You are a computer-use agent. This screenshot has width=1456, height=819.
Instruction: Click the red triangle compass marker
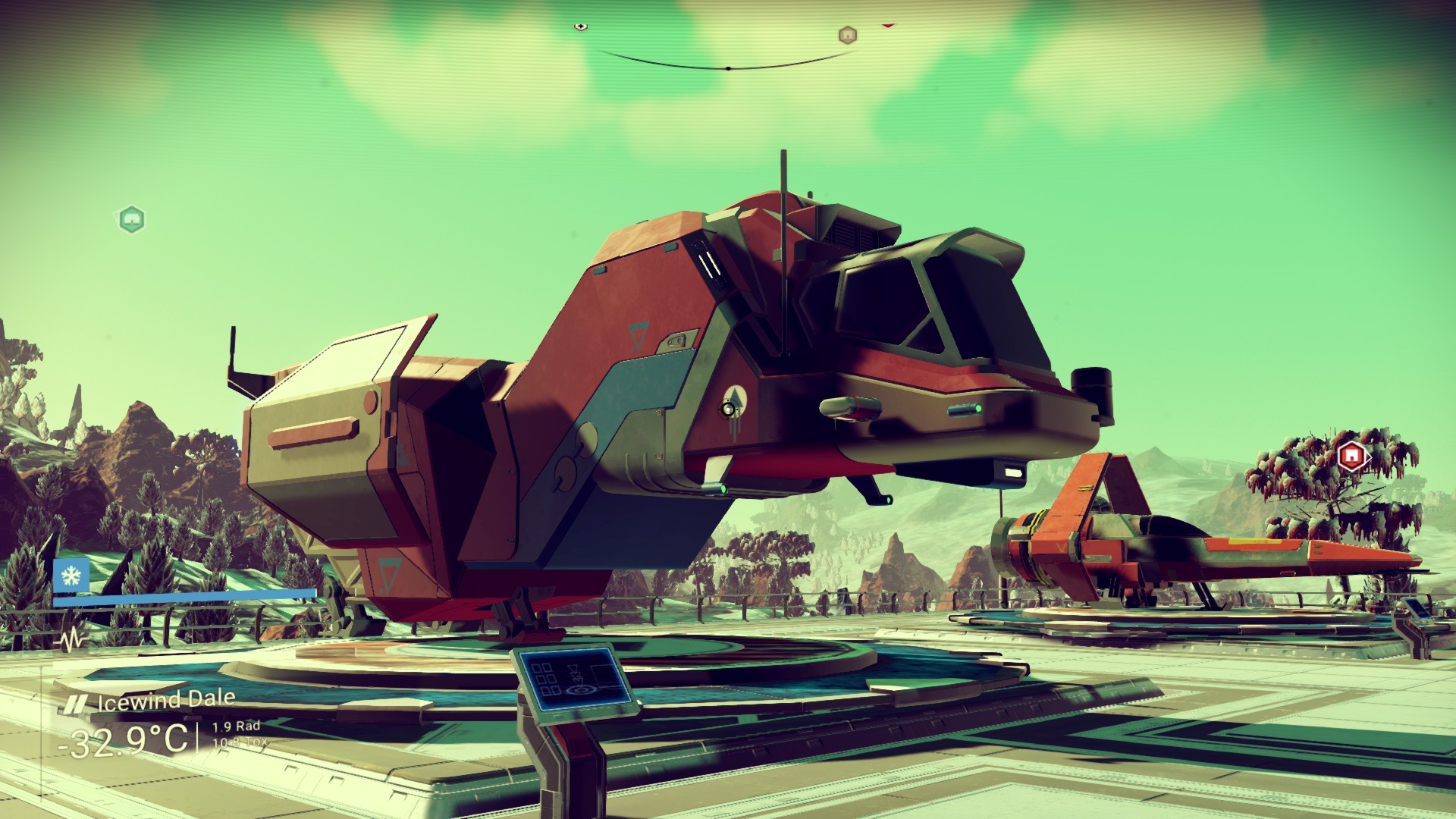(x=888, y=26)
